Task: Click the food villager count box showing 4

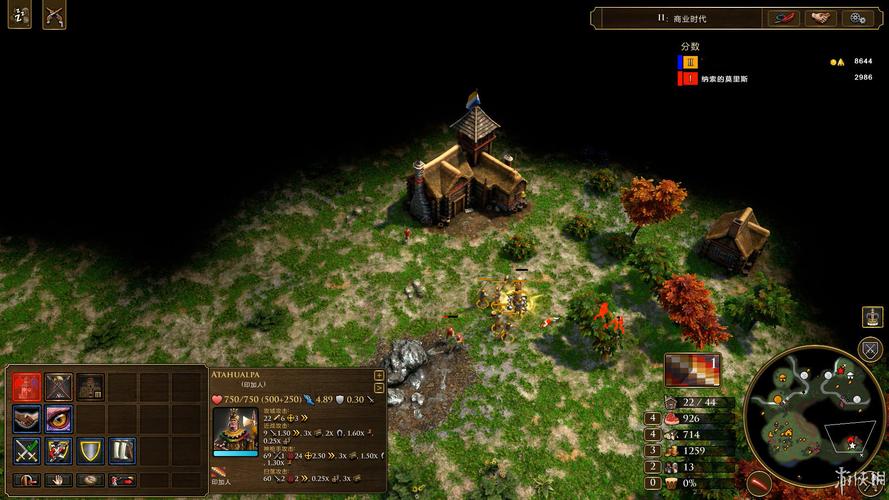Action: 653,418
